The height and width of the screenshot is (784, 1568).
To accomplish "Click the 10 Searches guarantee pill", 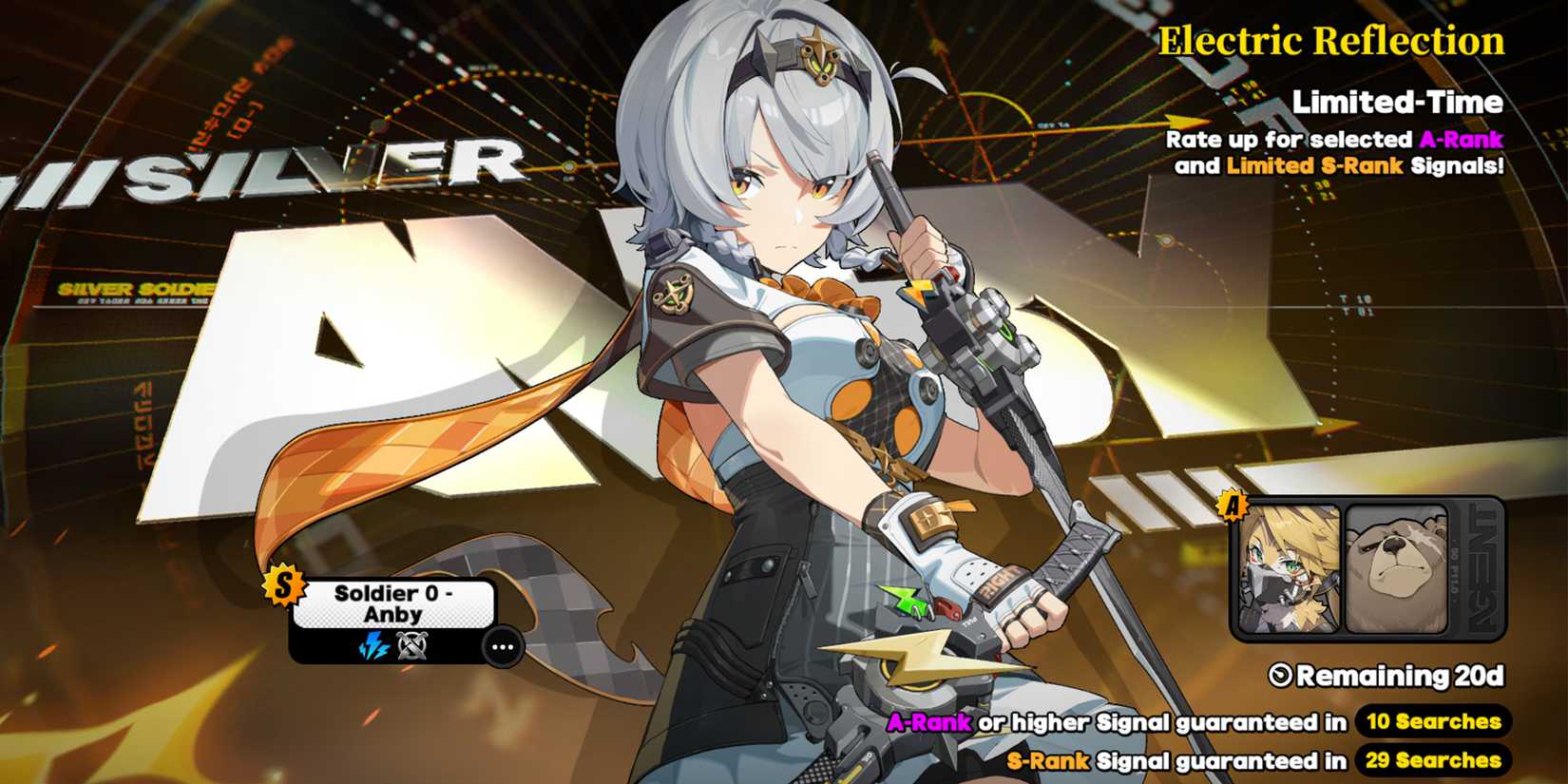I will pyautogui.click(x=1432, y=722).
